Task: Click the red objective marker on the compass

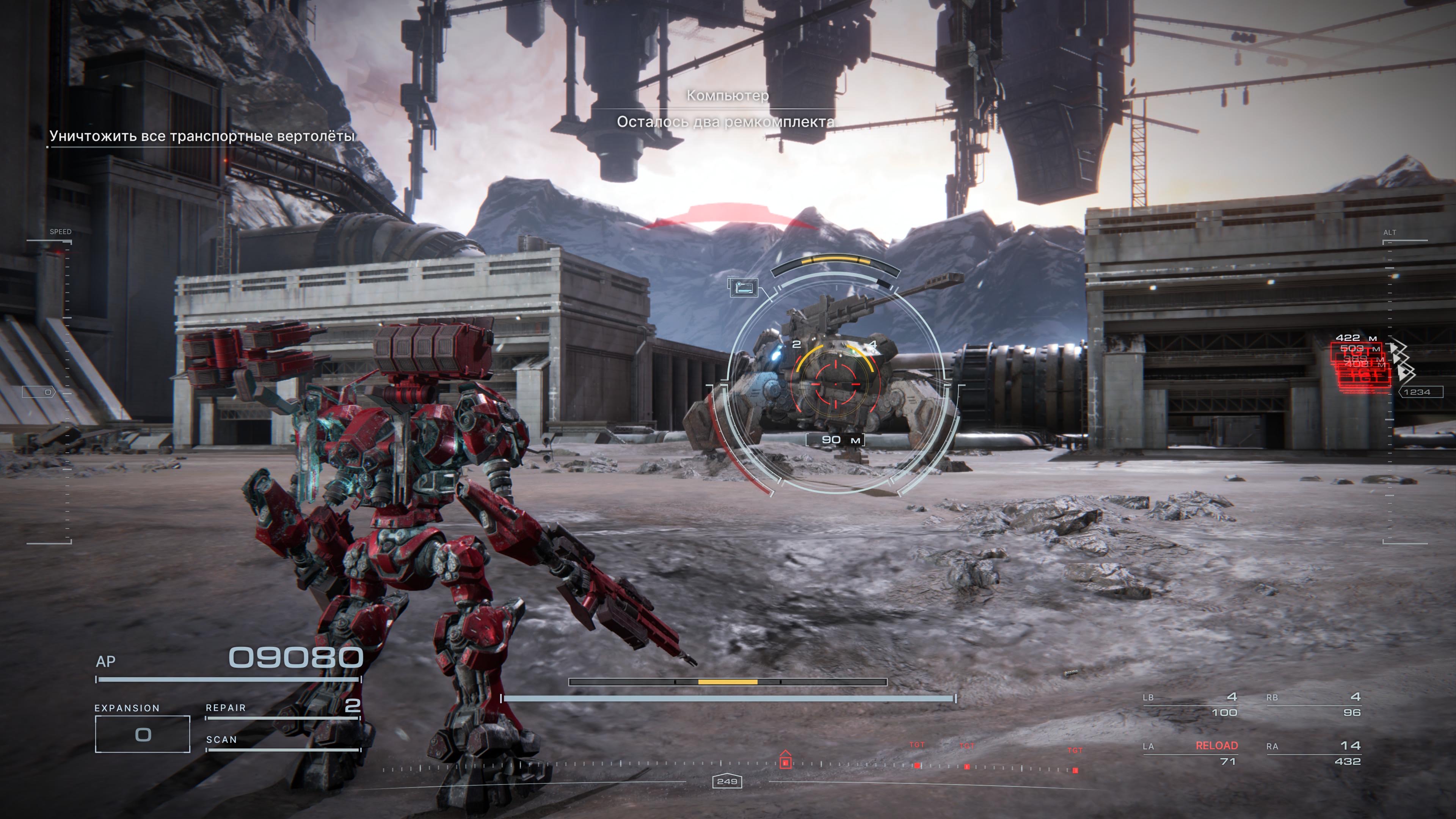Action: 785,760
